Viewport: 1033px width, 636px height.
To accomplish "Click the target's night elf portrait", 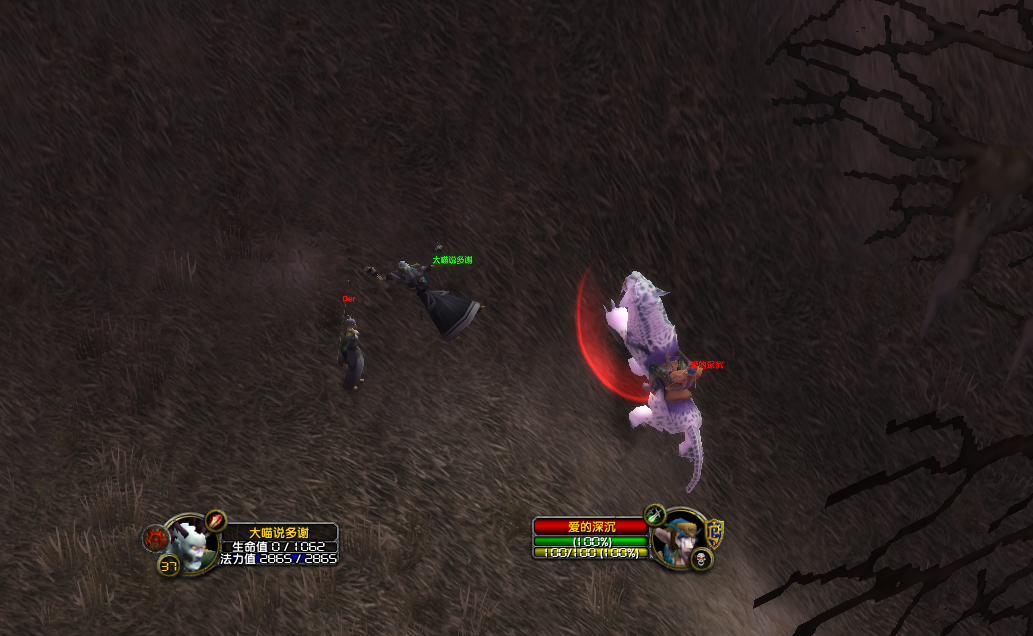I will [x=680, y=540].
